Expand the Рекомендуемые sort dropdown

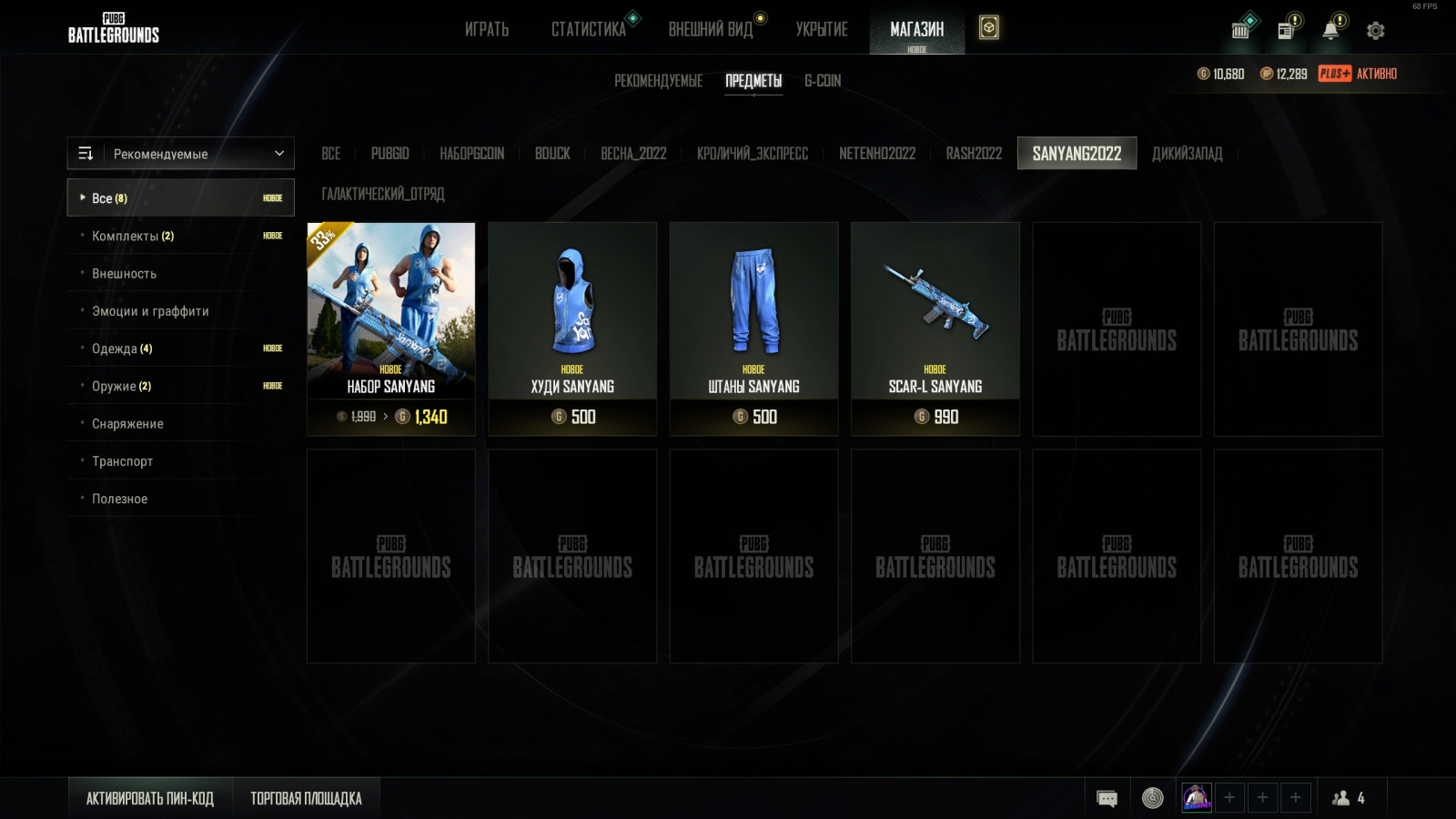pos(181,154)
